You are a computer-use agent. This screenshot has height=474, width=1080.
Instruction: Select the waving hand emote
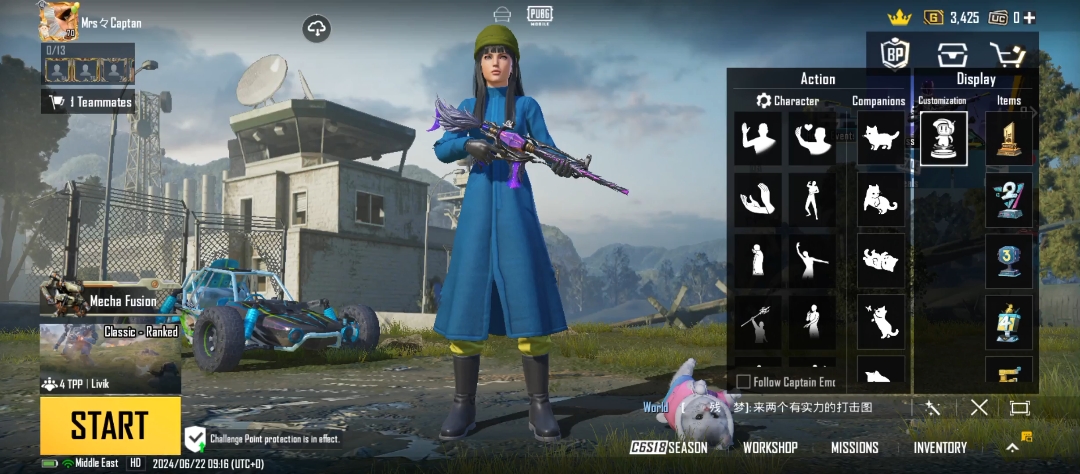coord(758,138)
